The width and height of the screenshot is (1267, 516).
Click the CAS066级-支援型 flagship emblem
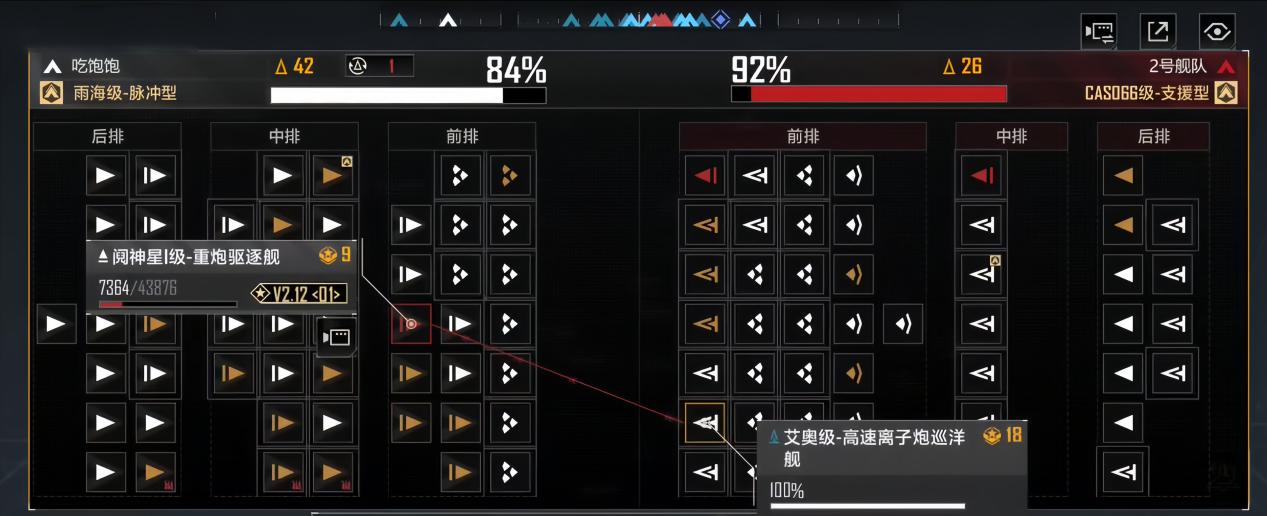(1226, 93)
